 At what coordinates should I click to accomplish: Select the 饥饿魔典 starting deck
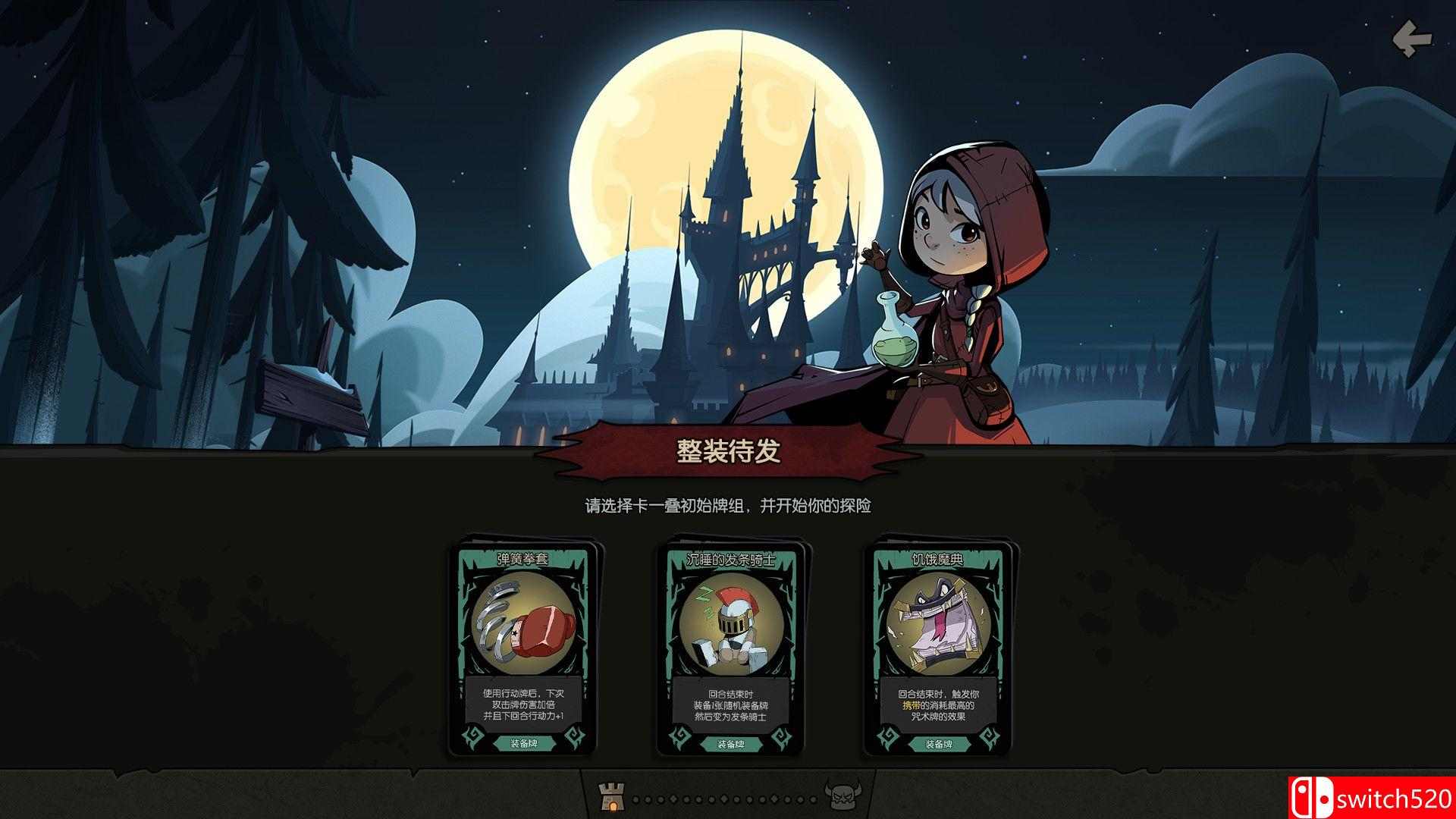(937, 645)
